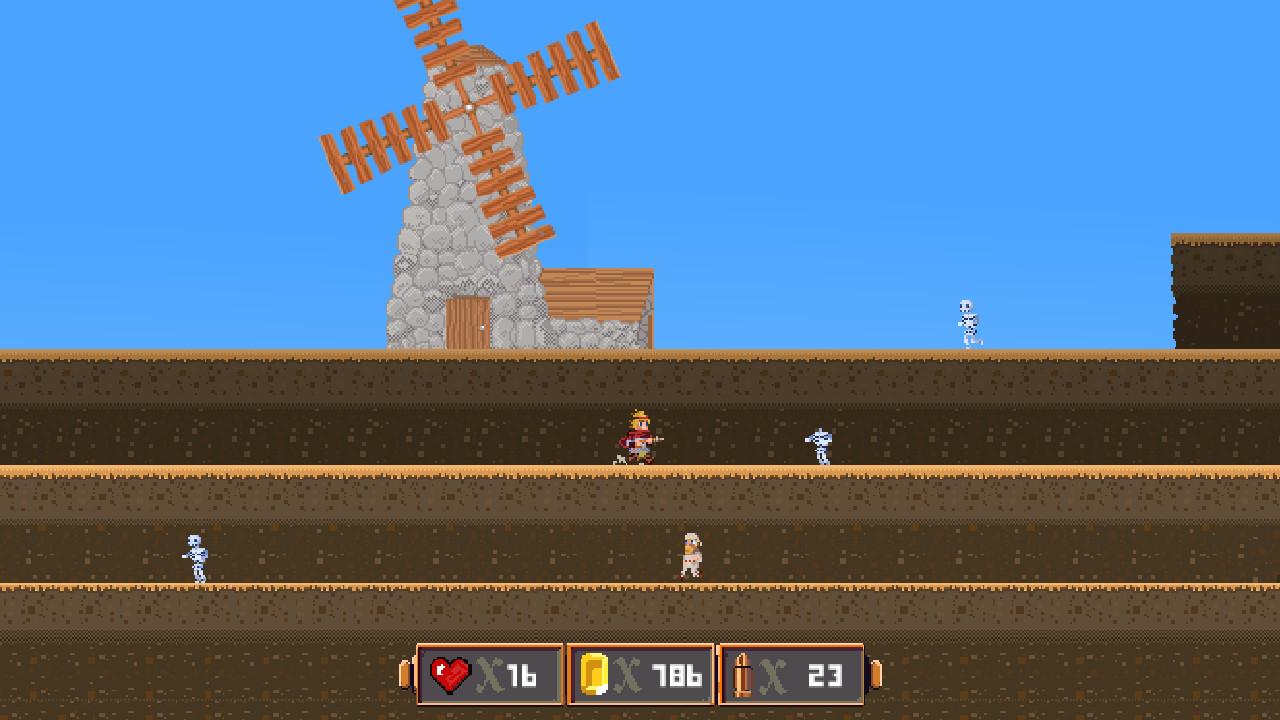This screenshot has width=1280, height=720.
Task: Click the red heart icon in the HUD
Action: (448, 674)
